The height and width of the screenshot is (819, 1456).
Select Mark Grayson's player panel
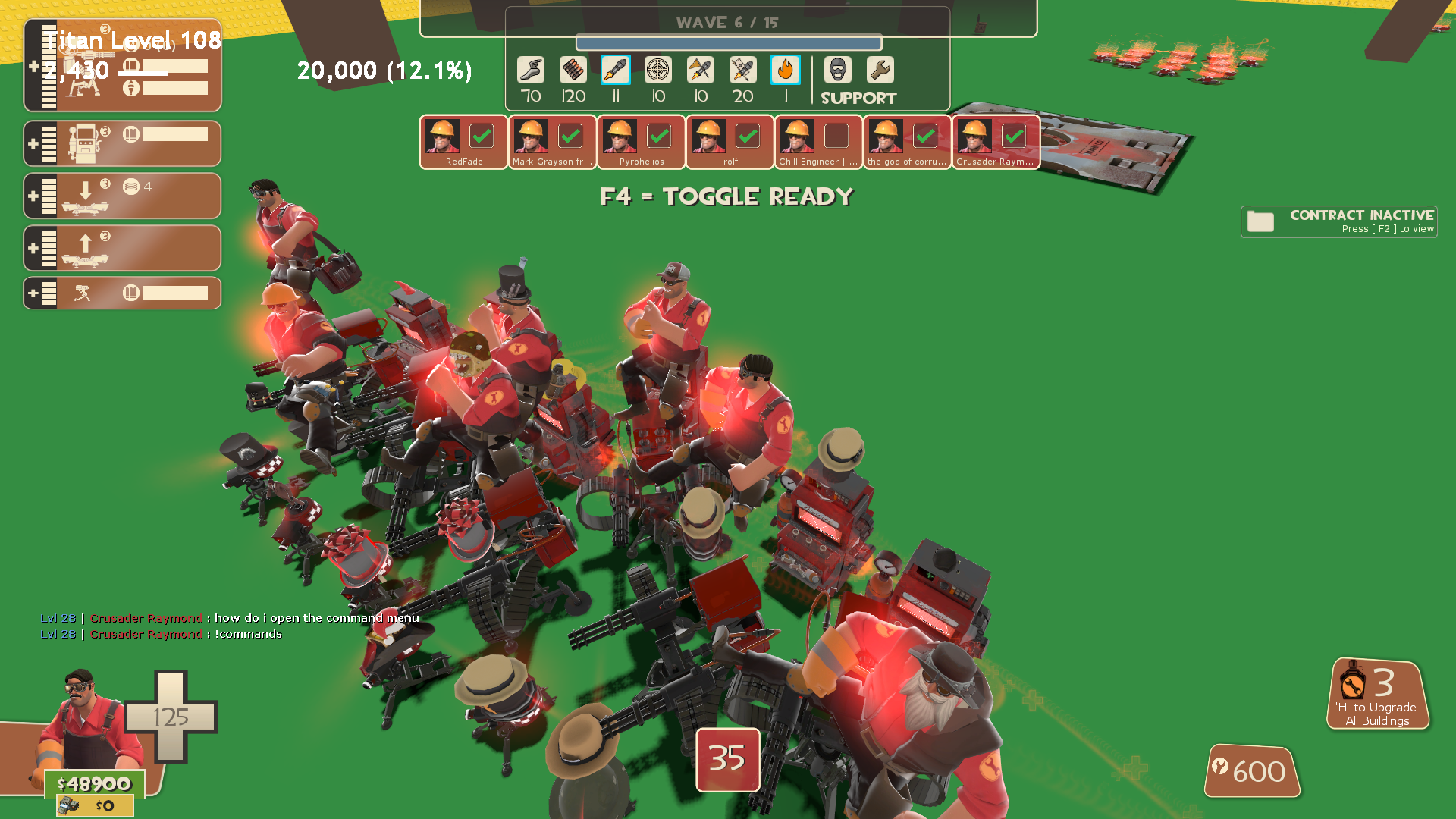(x=552, y=142)
